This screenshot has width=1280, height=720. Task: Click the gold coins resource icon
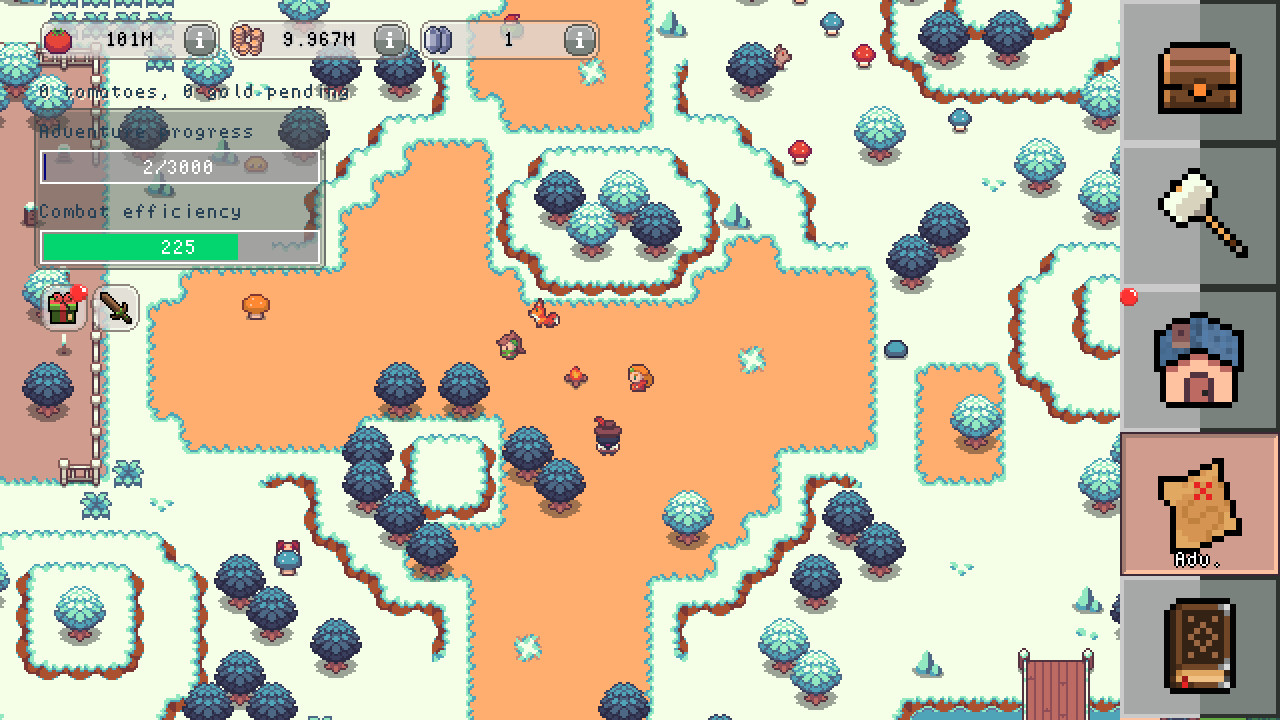click(248, 40)
